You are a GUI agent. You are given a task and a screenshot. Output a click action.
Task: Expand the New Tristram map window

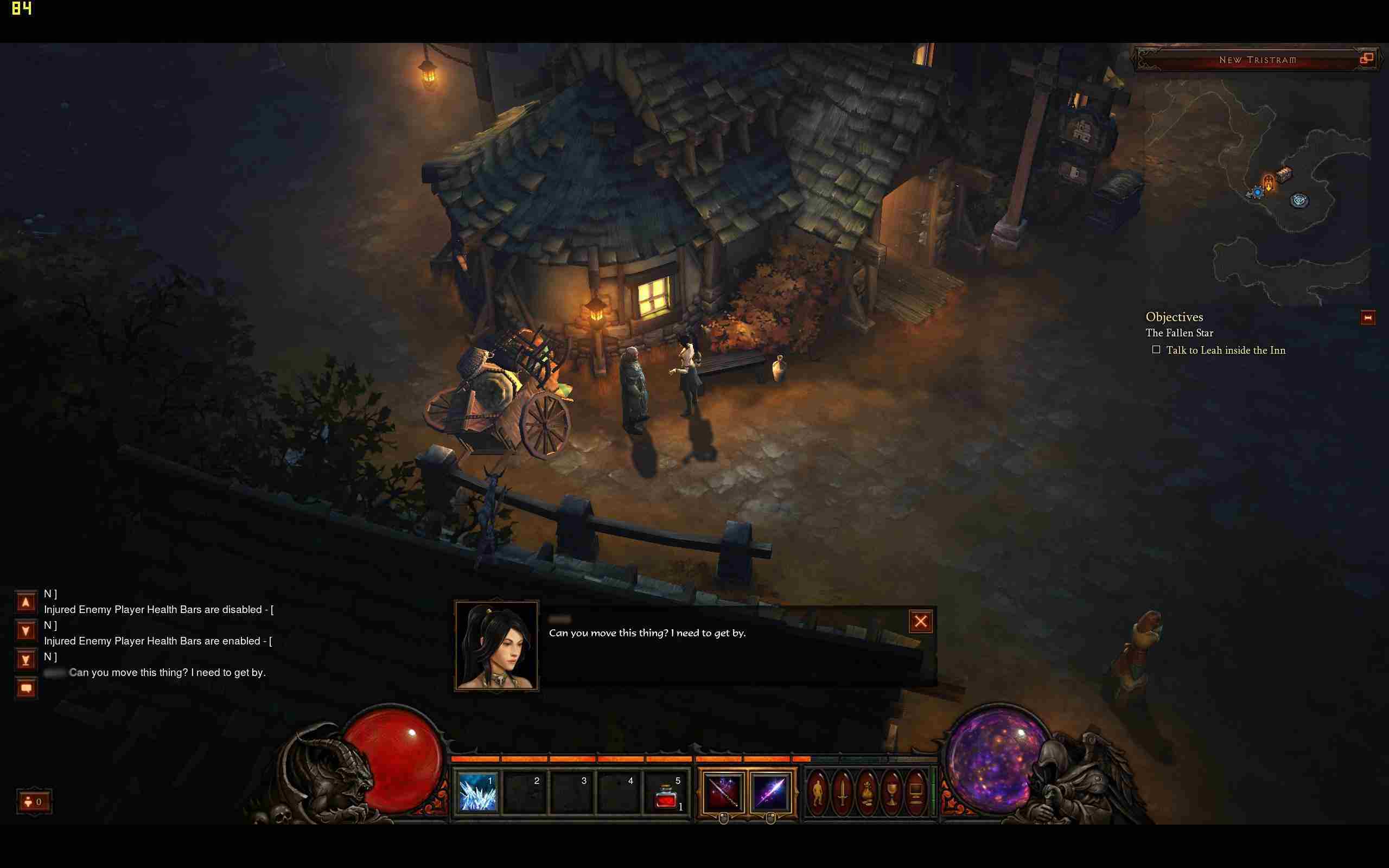(1367, 58)
